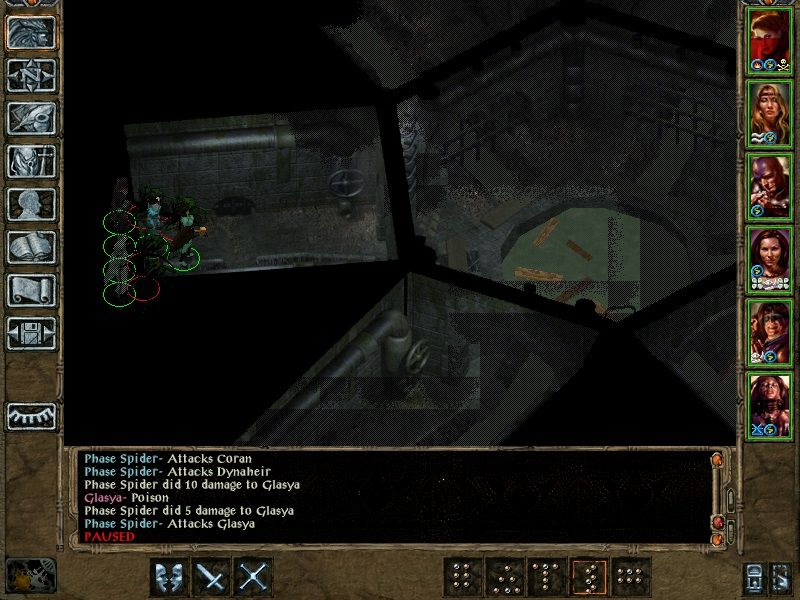Open the priest spell scroll

point(31,290)
